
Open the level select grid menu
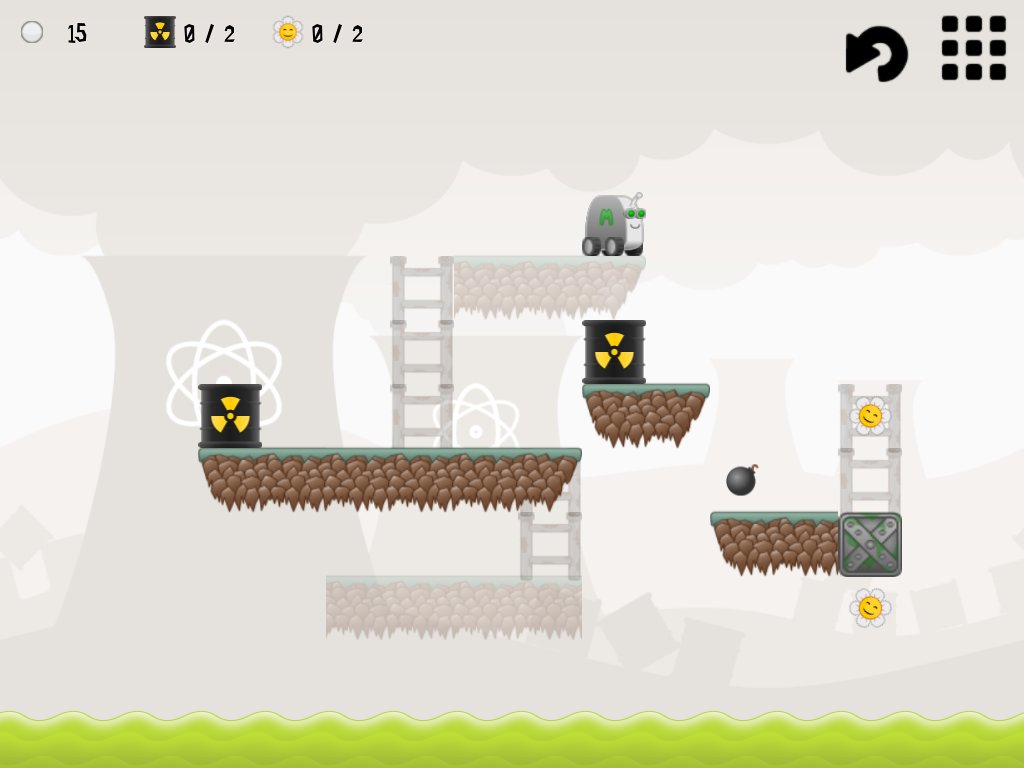click(973, 47)
